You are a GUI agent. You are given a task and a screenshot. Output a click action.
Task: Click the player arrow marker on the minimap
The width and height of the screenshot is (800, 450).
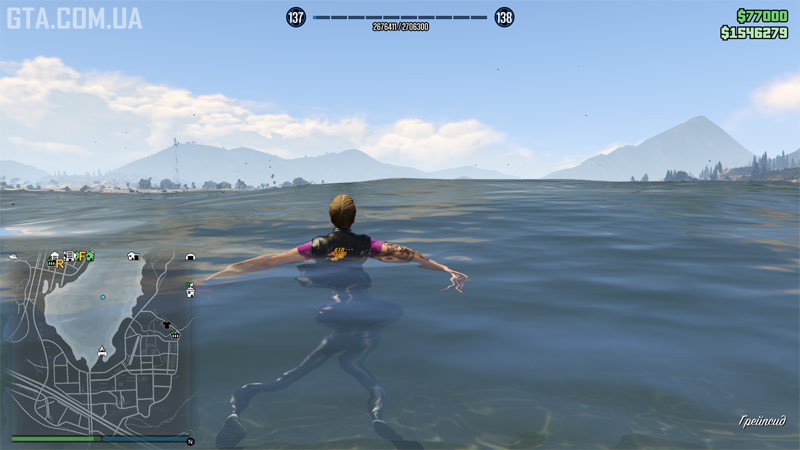(101, 352)
